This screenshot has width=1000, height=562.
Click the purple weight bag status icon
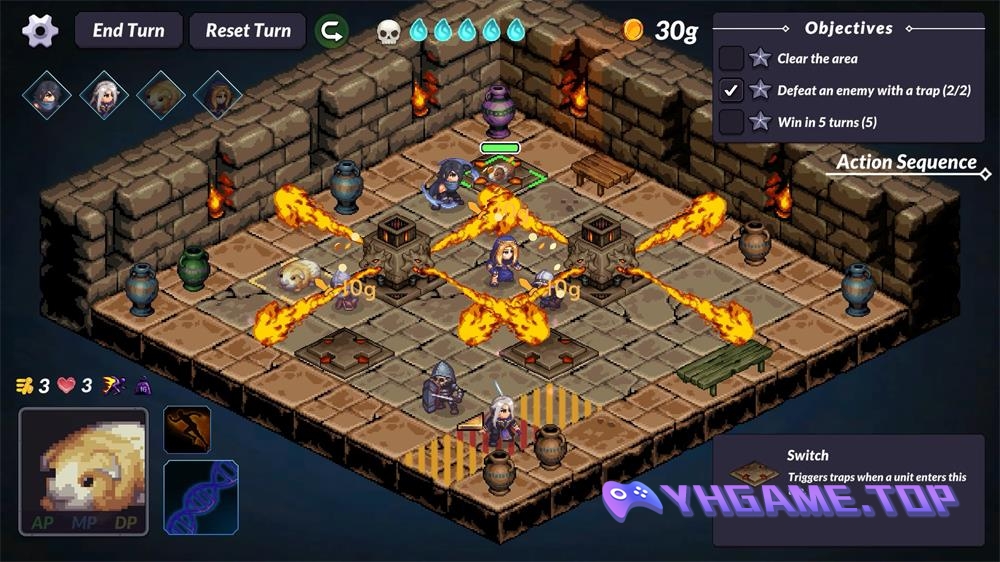[x=142, y=386]
